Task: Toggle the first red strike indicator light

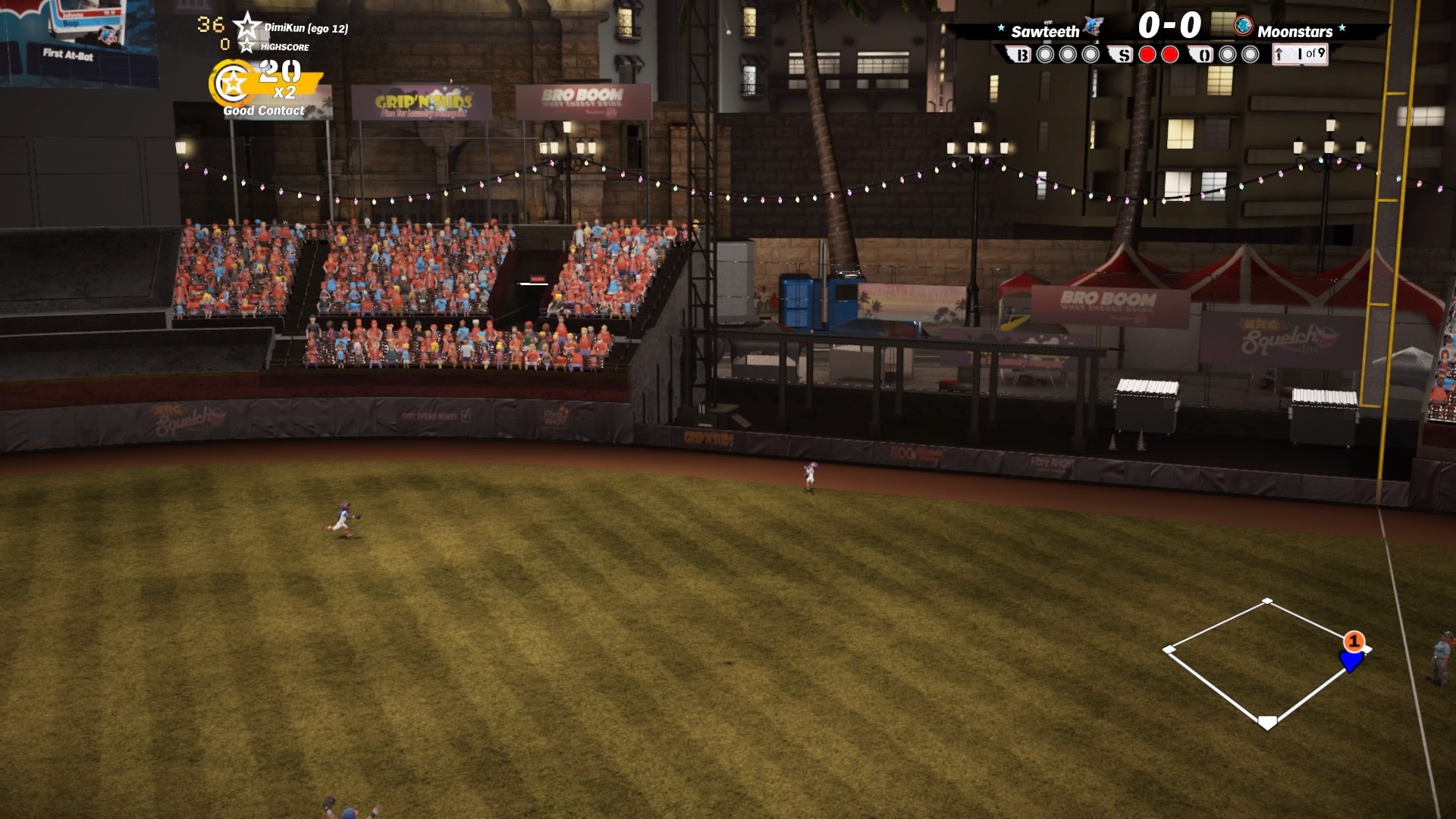Action: [x=1149, y=53]
